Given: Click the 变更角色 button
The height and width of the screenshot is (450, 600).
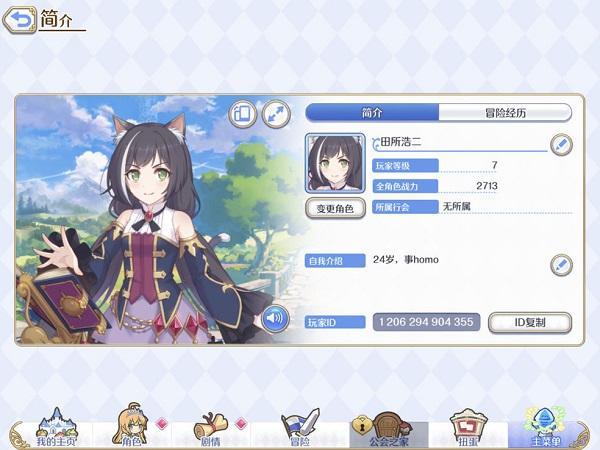Looking at the screenshot, I should click(334, 209).
